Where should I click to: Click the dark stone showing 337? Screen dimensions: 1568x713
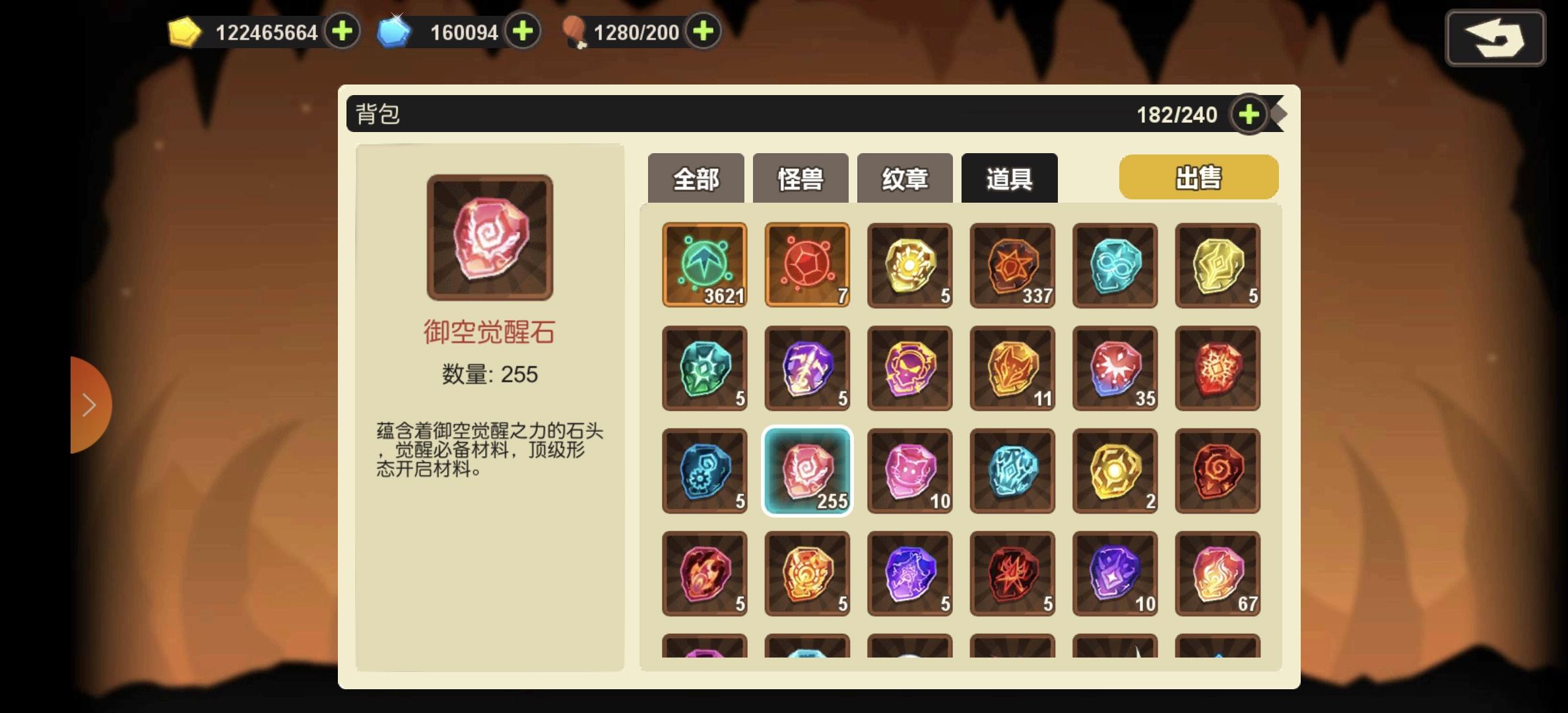(x=1012, y=266)
